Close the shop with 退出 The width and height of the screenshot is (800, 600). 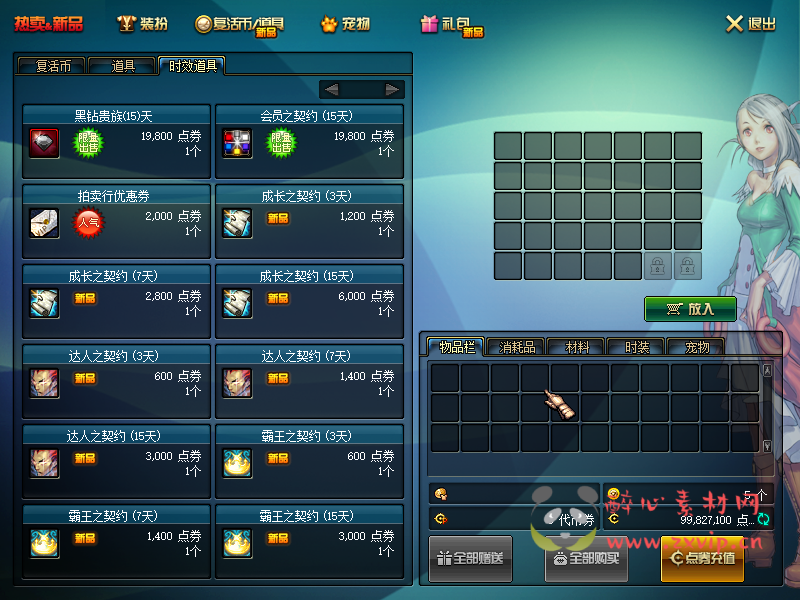[x=750, y=24]
